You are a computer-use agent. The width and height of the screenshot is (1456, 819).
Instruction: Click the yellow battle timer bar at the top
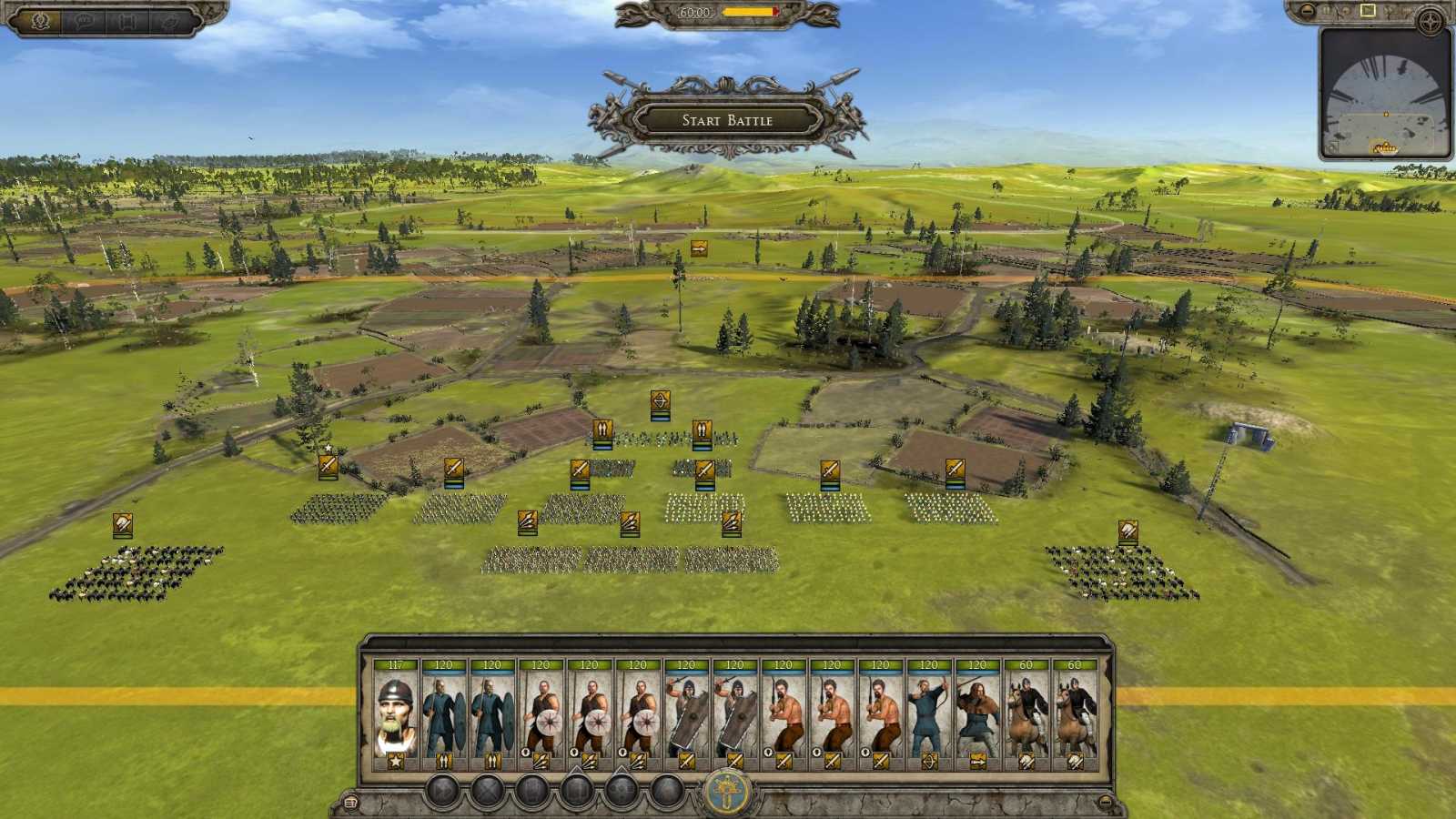pos(744,13)
